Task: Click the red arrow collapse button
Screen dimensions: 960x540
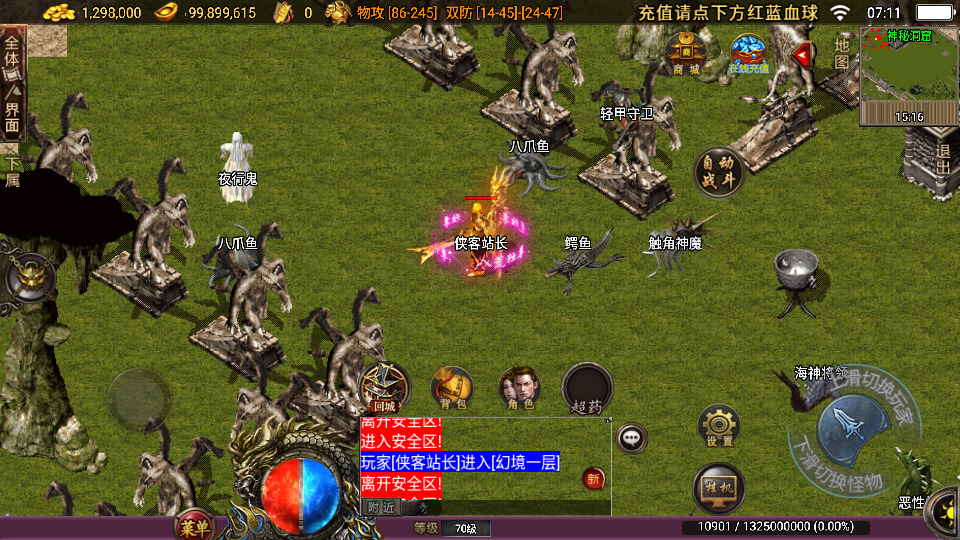Action: (x=802, y=54)
